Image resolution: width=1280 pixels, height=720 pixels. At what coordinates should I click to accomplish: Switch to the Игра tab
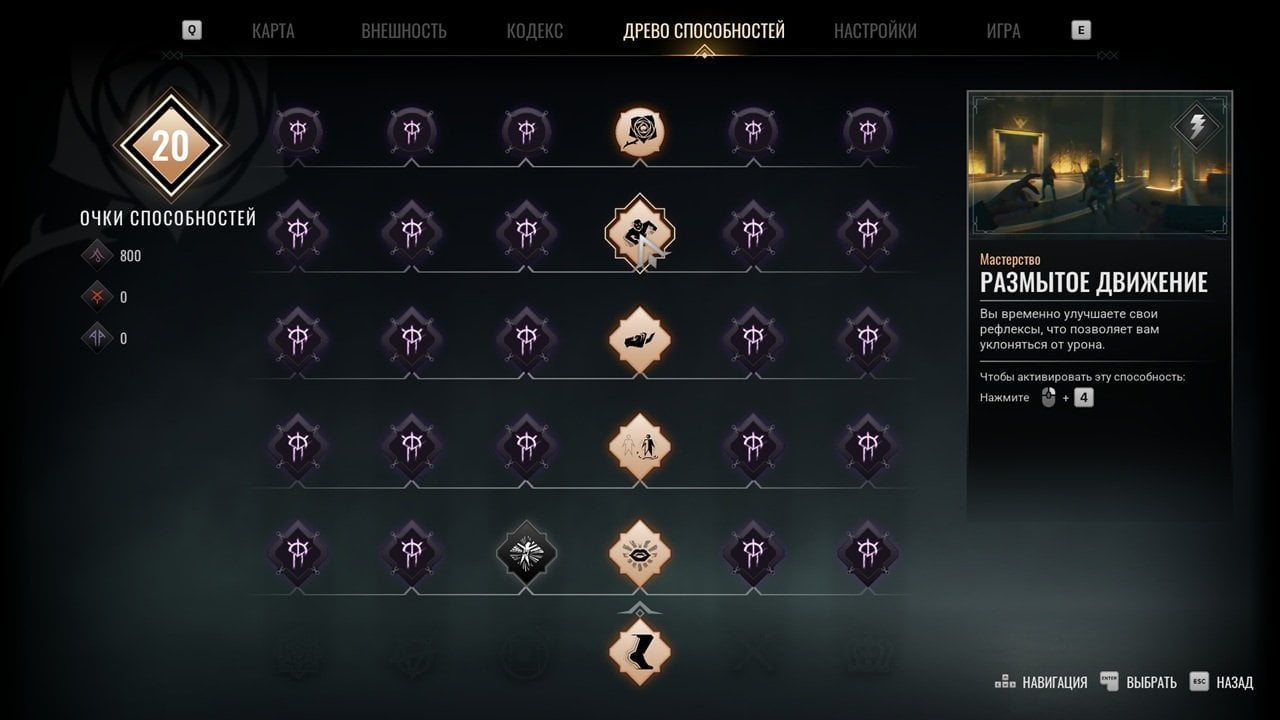tap(1003, 31)
